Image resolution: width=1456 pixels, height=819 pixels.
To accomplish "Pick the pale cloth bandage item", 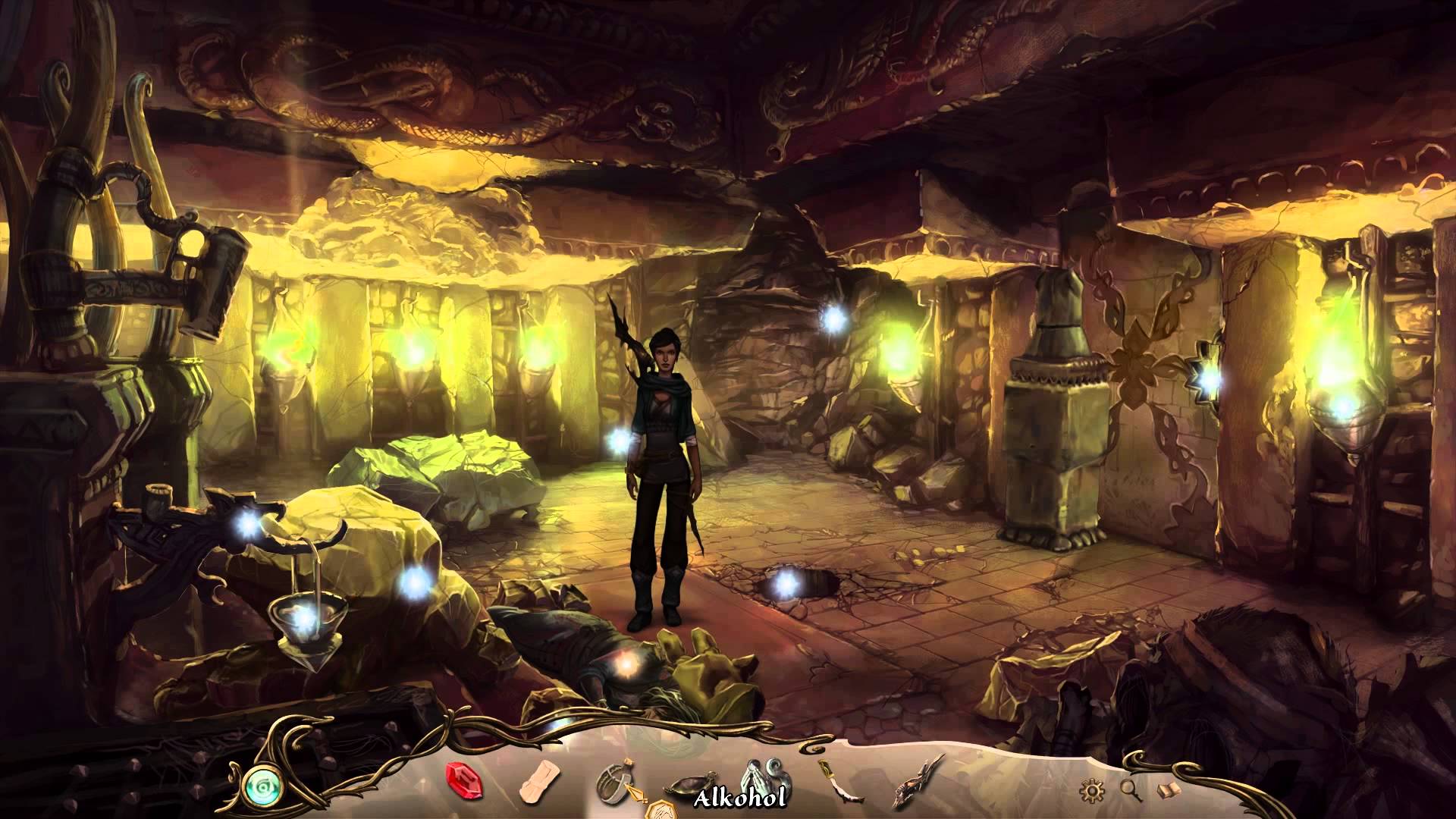I will click(x=541, y=783).
